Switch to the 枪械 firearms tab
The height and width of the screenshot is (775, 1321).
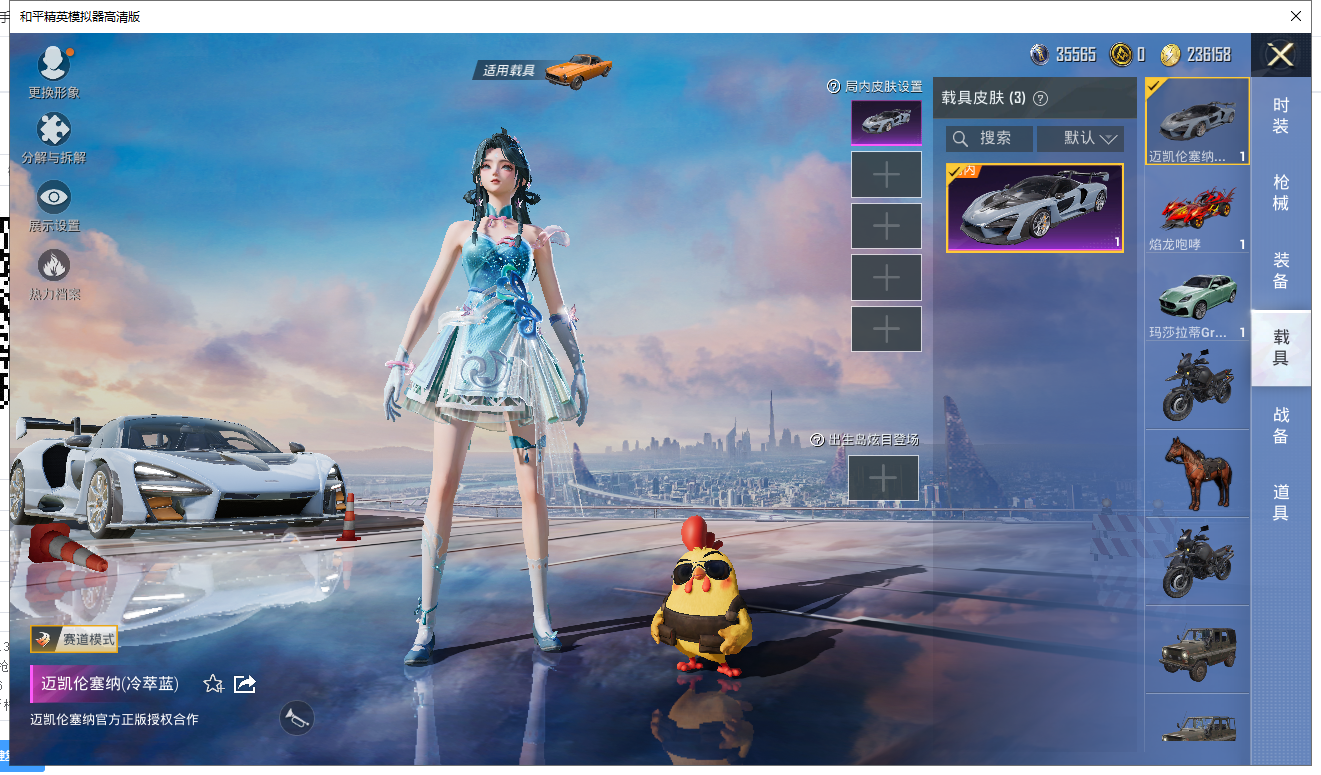pyautogui.click(x=1280, y=193)
